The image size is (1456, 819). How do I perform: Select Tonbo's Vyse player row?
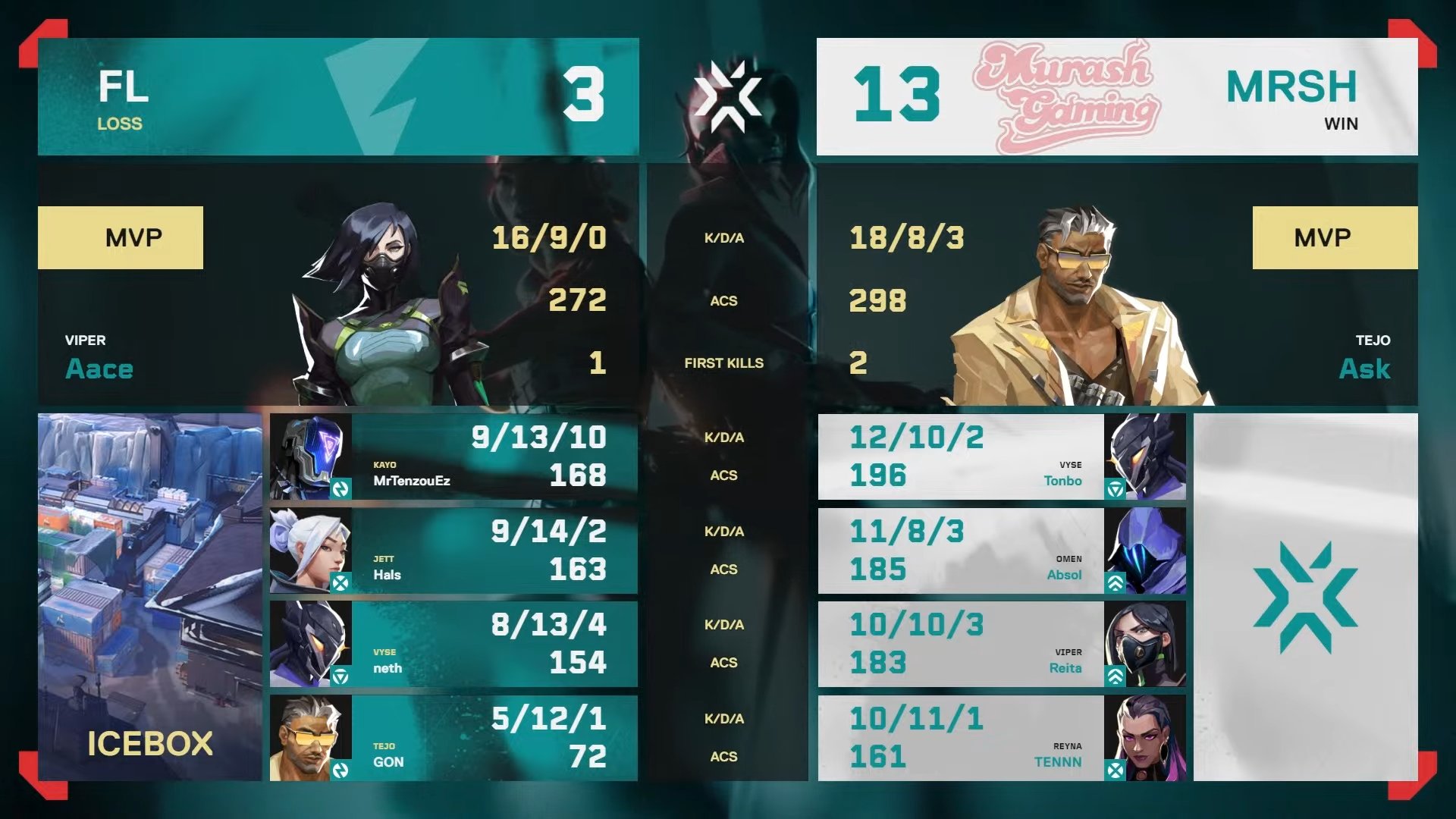1001,457
